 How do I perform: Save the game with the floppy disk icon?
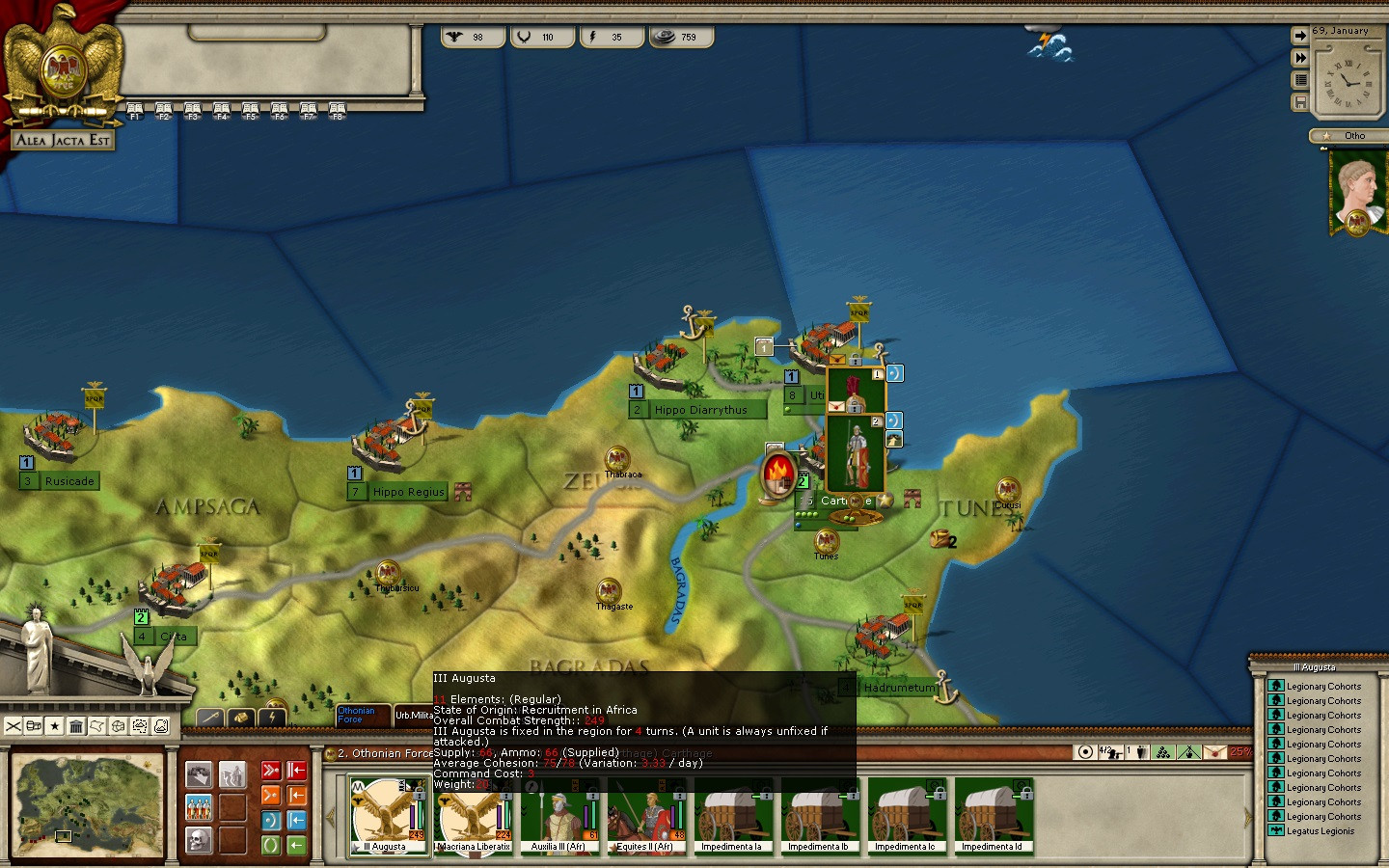click(1300, 102)
